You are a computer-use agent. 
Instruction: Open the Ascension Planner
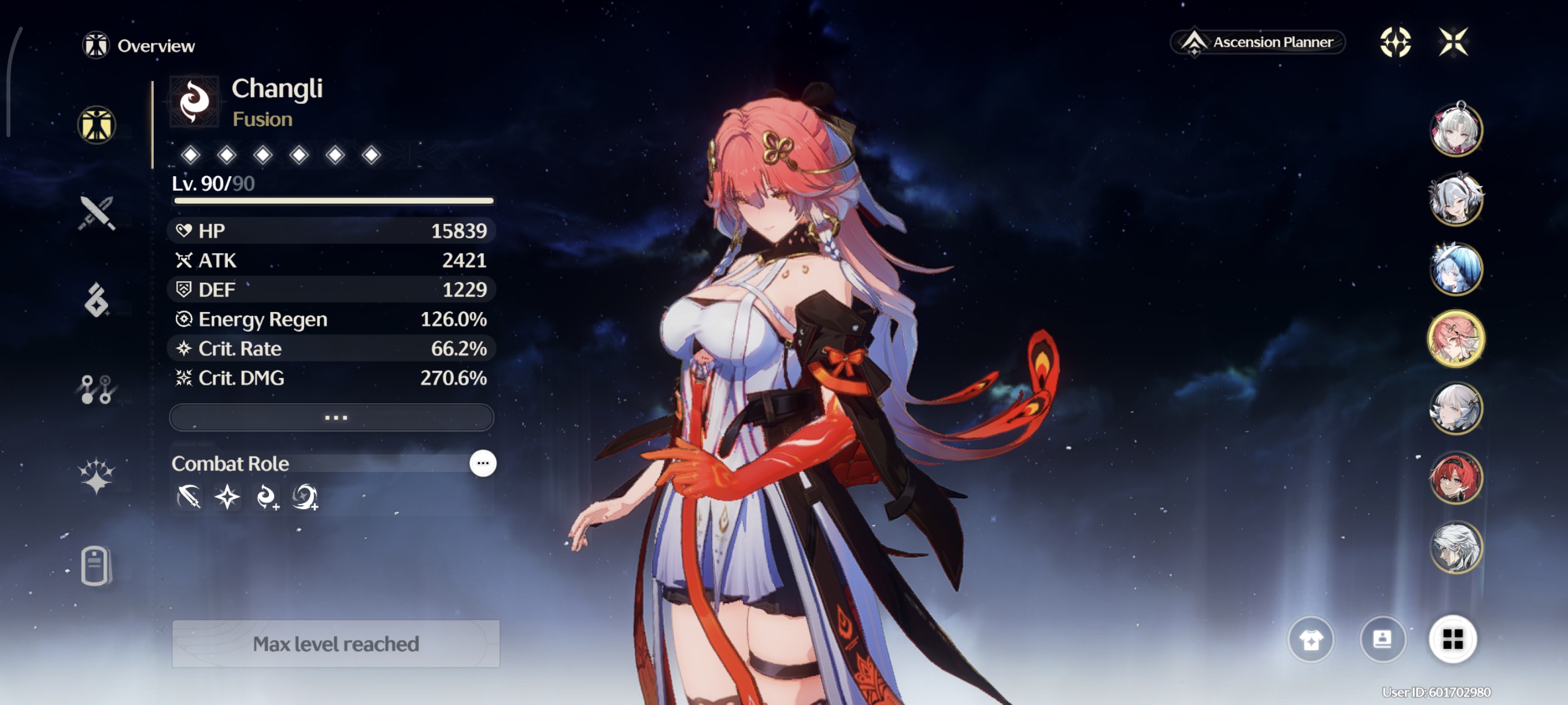tap(1258, 42)
